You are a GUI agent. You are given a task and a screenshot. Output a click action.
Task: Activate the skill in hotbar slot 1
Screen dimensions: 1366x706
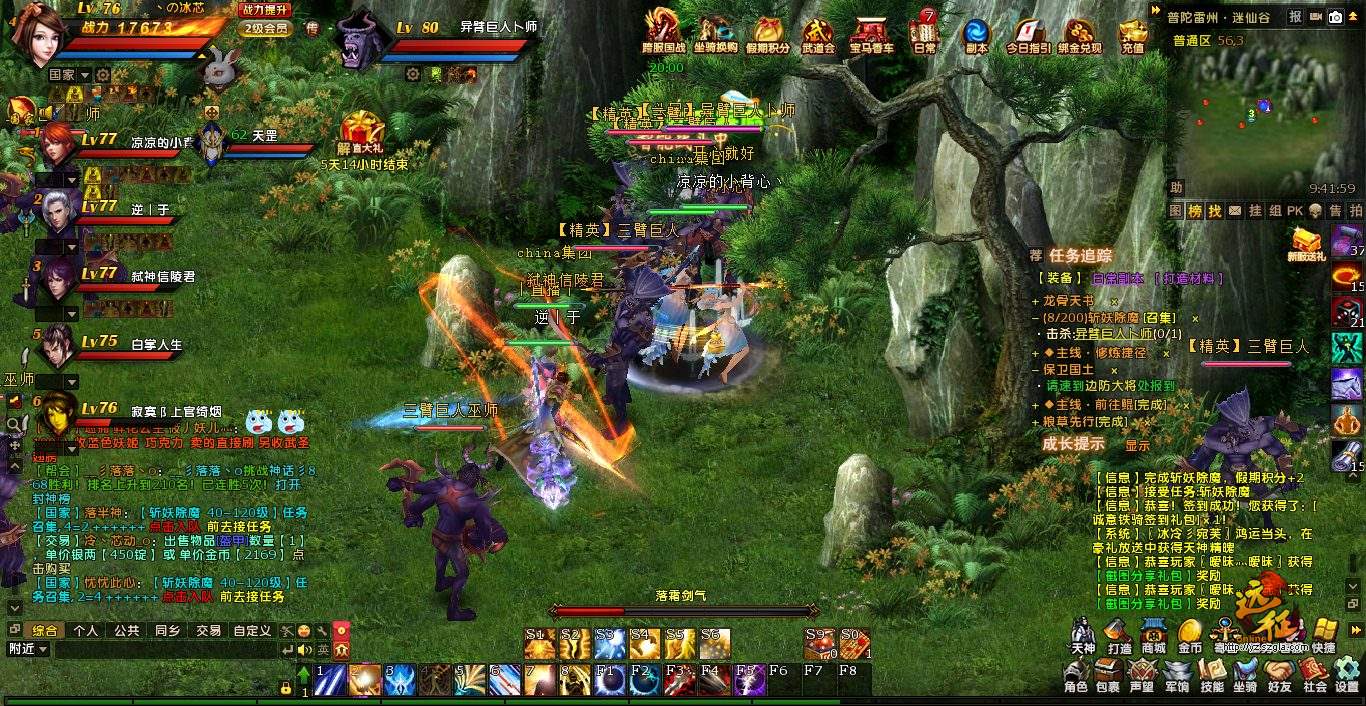click(330, 680)
